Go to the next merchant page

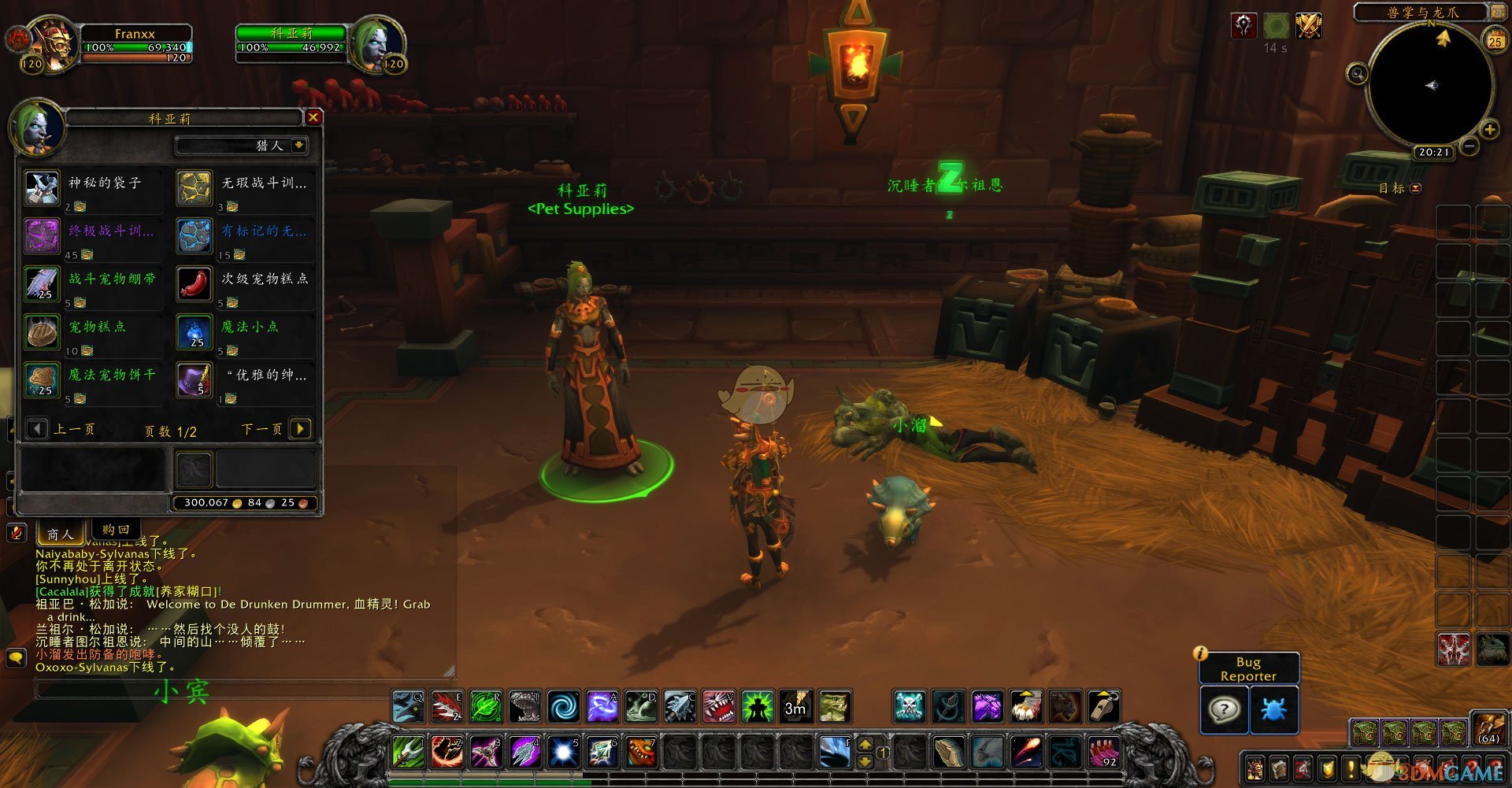pos(300,428)
